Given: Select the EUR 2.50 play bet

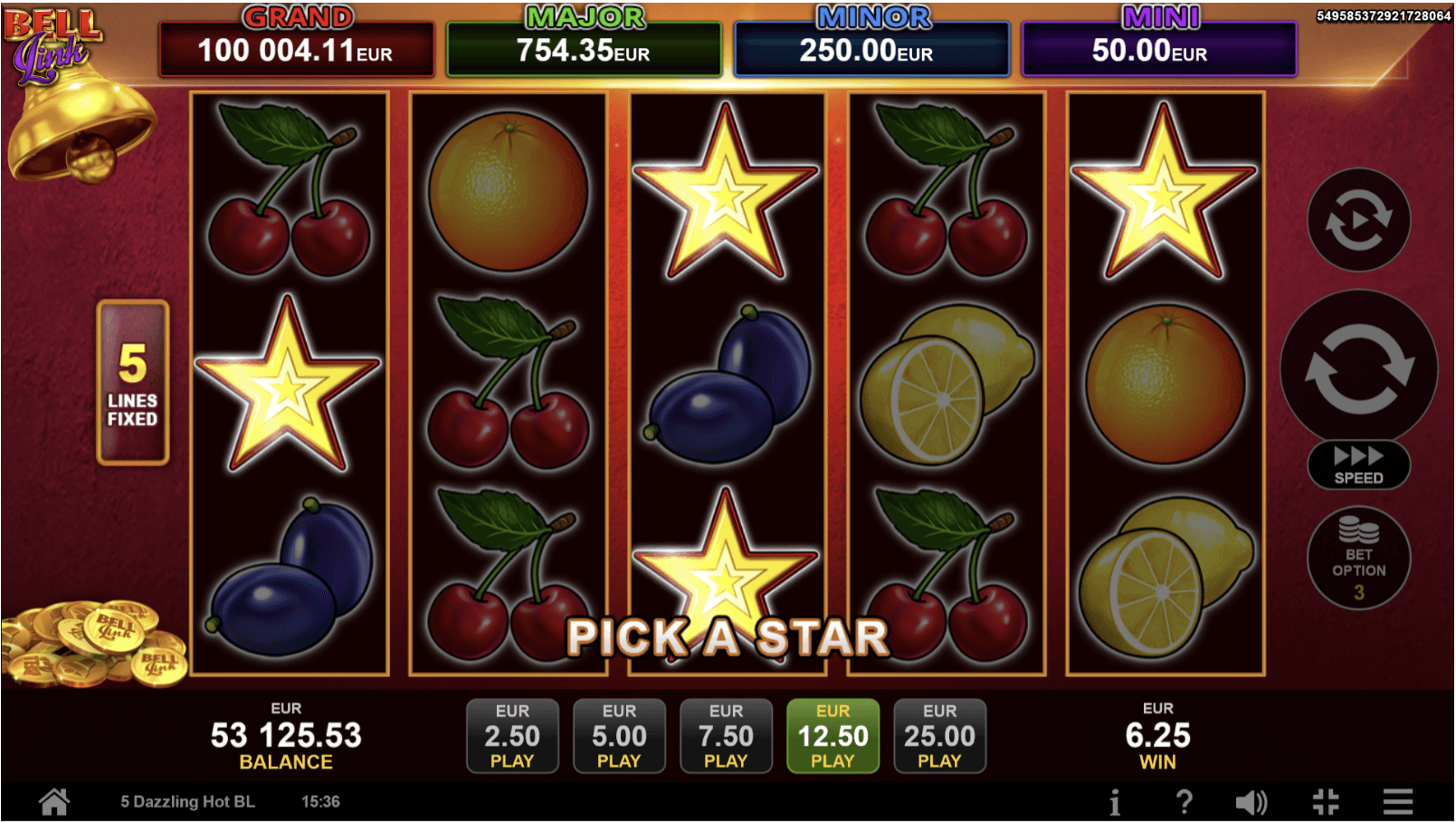Looking at the screenshot, I should click(x=512, y=735).
